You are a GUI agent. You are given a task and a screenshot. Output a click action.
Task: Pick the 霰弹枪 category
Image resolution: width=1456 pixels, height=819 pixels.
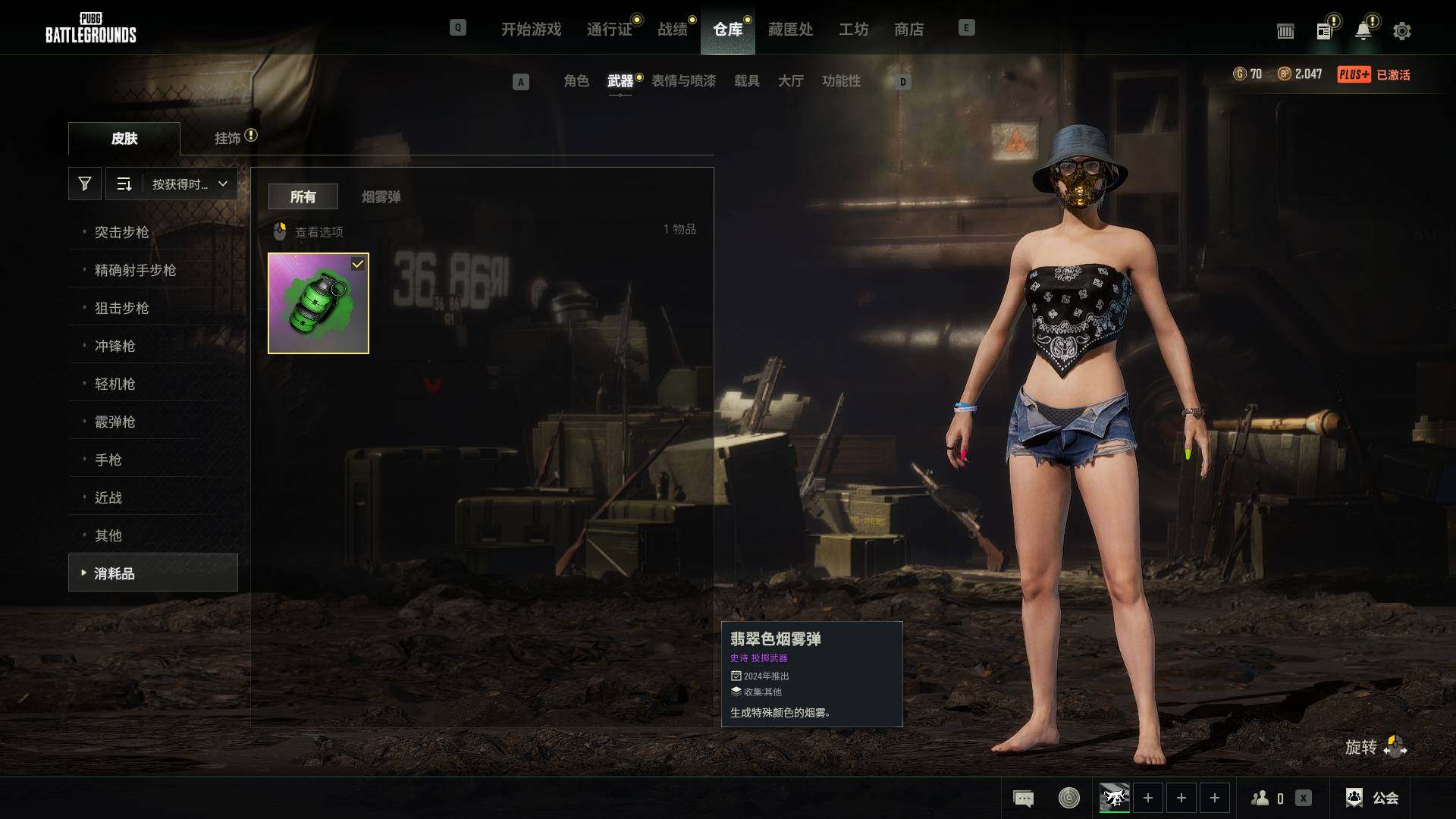coord(115,422)
